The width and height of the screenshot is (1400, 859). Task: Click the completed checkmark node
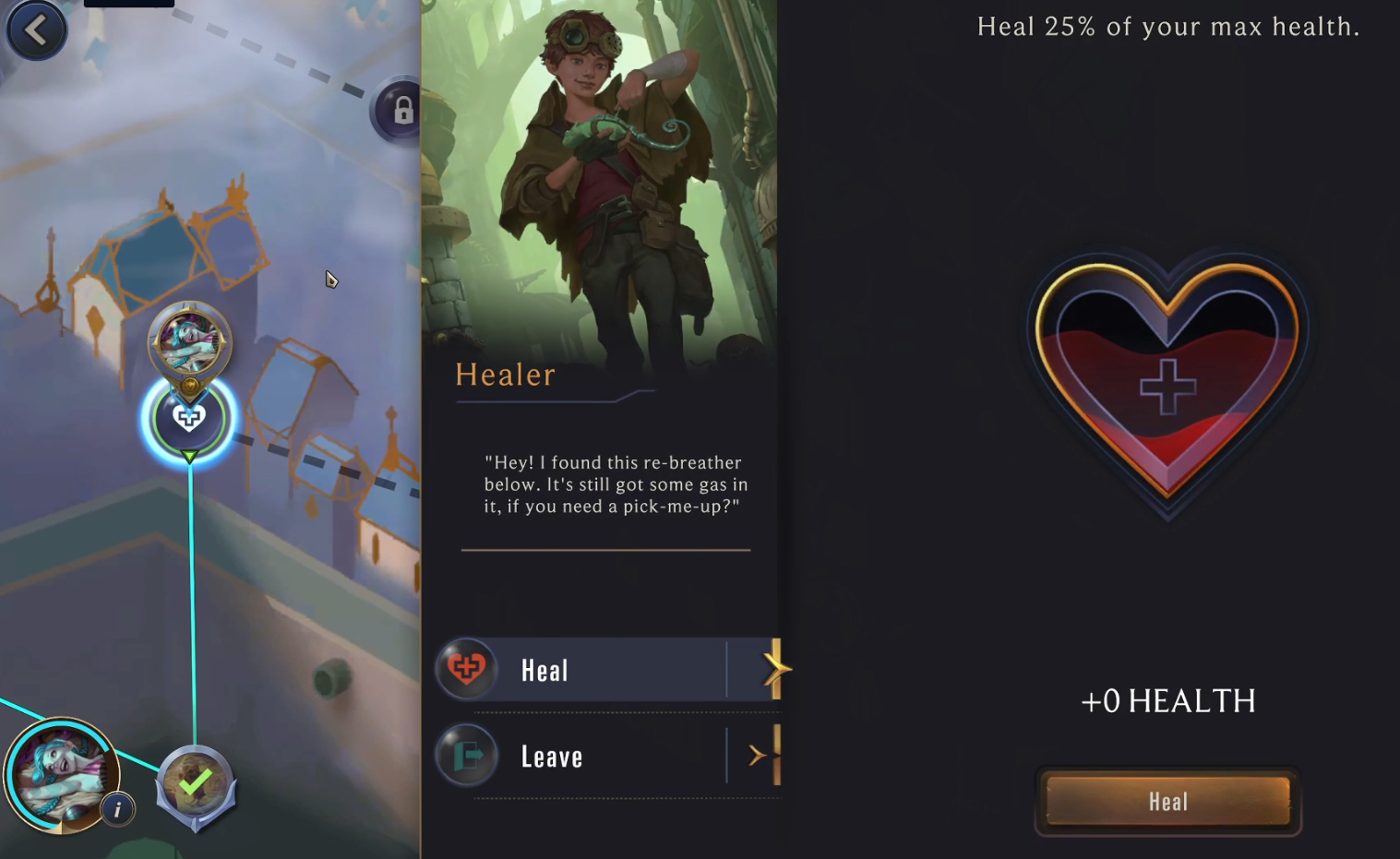click(195, 782)
